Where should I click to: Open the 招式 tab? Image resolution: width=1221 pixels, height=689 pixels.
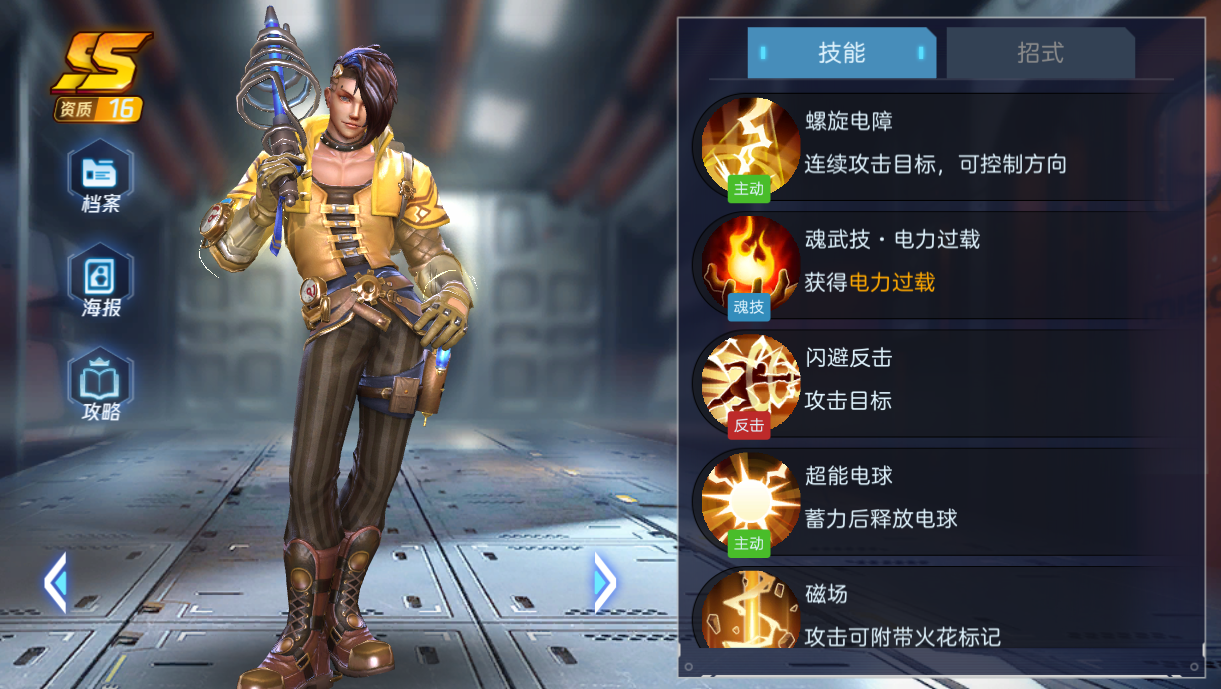pyautogui.click(x=1039, y=53)
